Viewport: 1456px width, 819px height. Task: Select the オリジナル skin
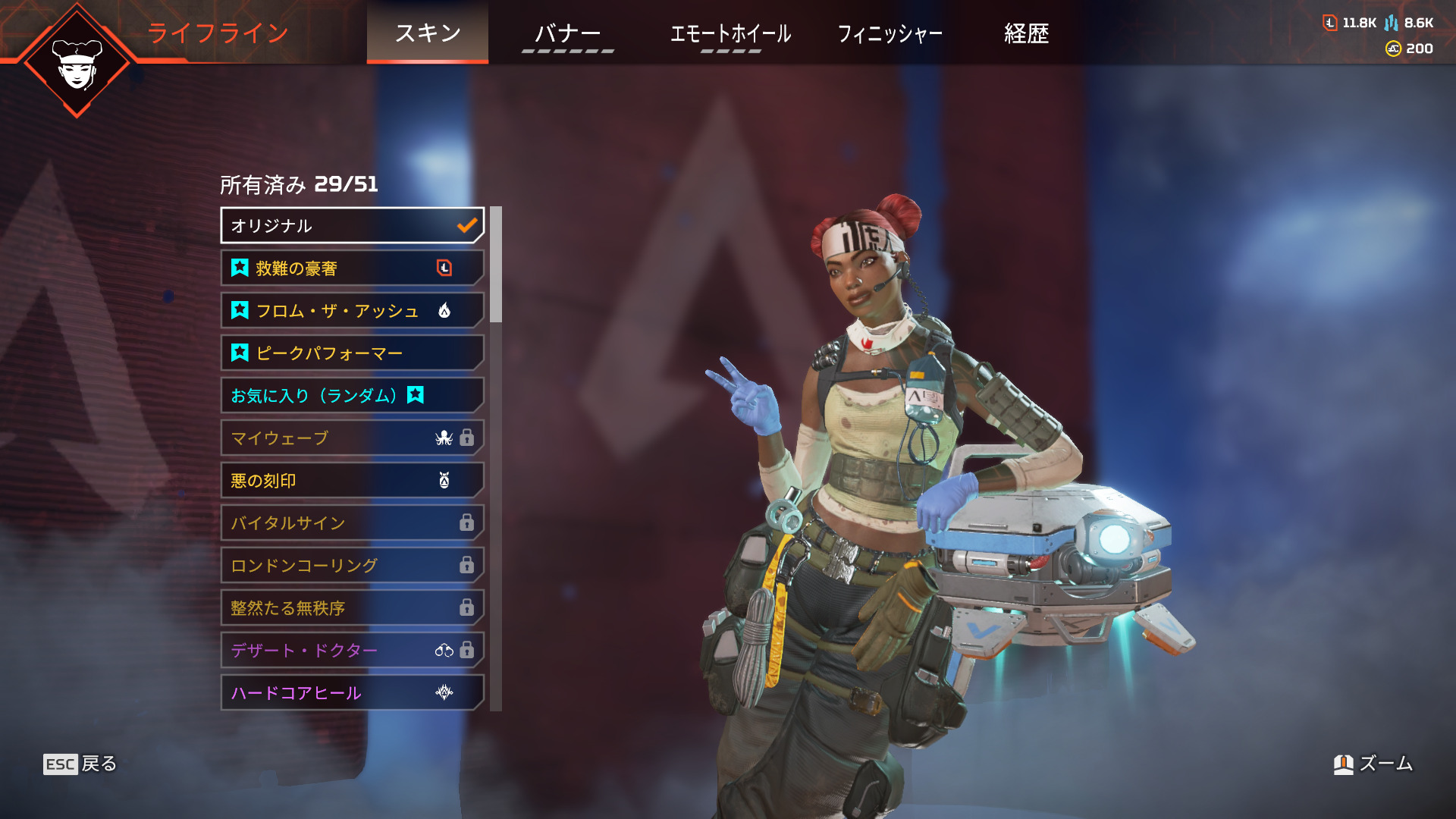tap(352, 225)
